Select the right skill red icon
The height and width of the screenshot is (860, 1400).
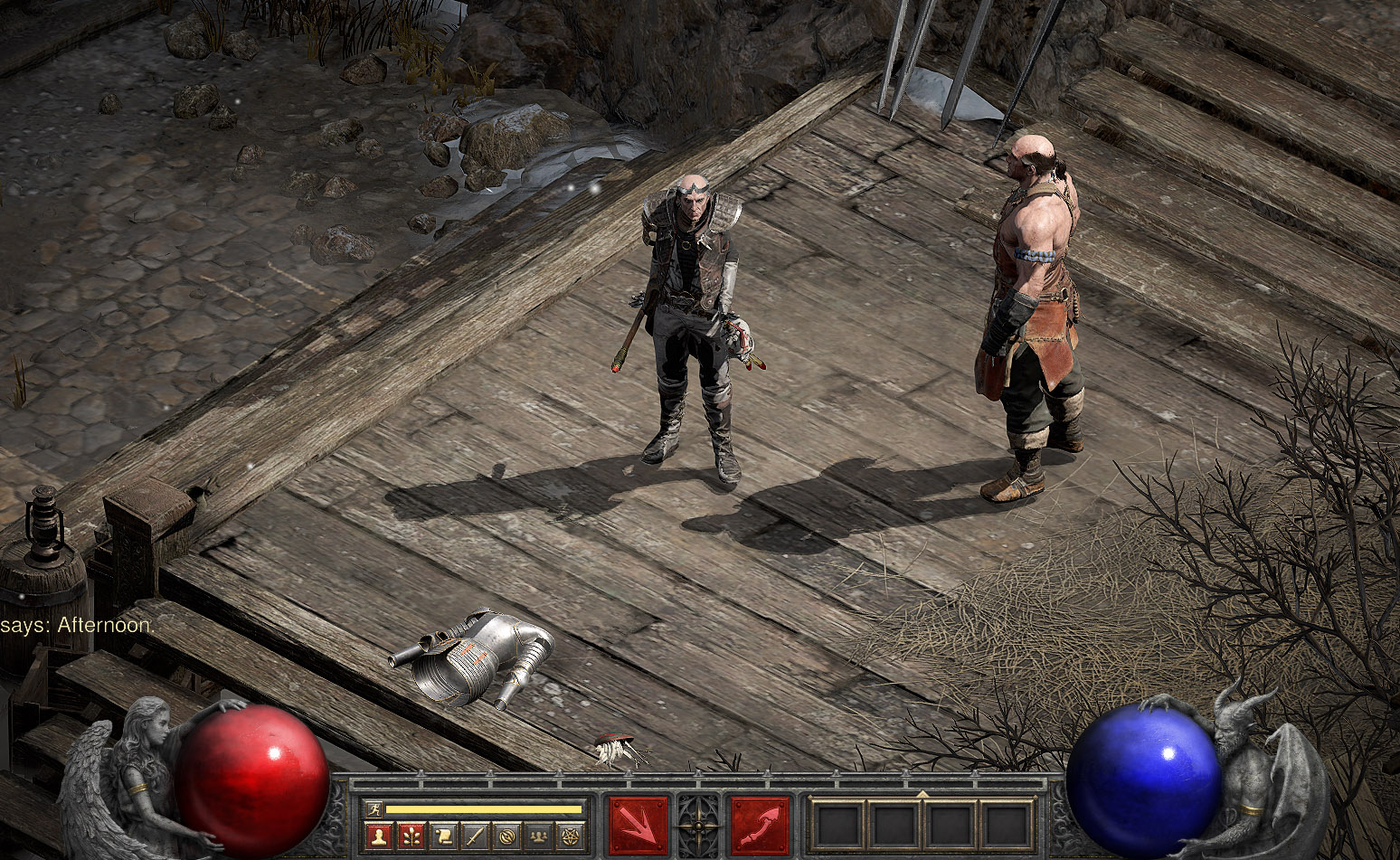click(760, 826)
